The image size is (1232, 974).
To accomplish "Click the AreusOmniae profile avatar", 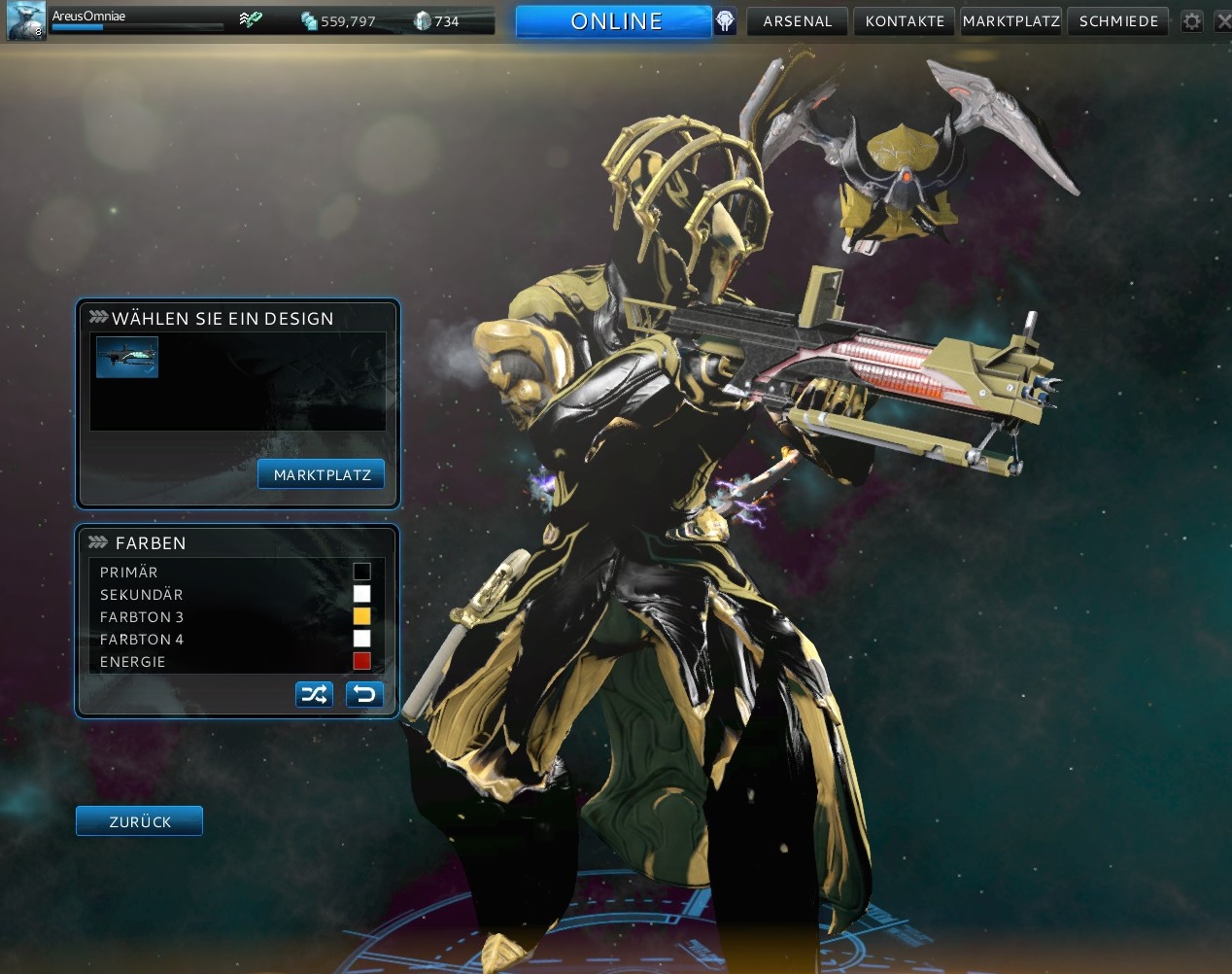I will pos(25,21).
